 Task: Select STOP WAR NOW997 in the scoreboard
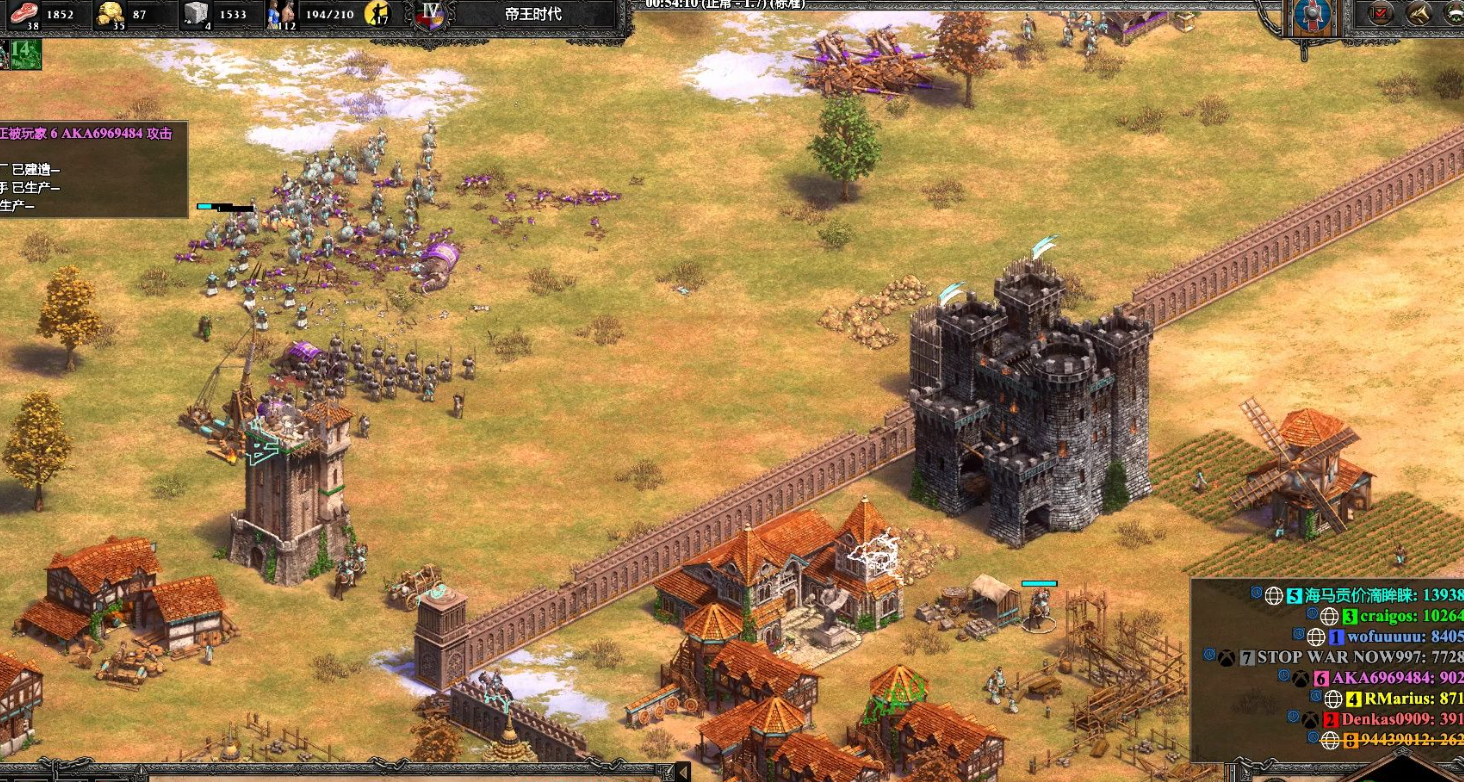[x=1348, y=657]
